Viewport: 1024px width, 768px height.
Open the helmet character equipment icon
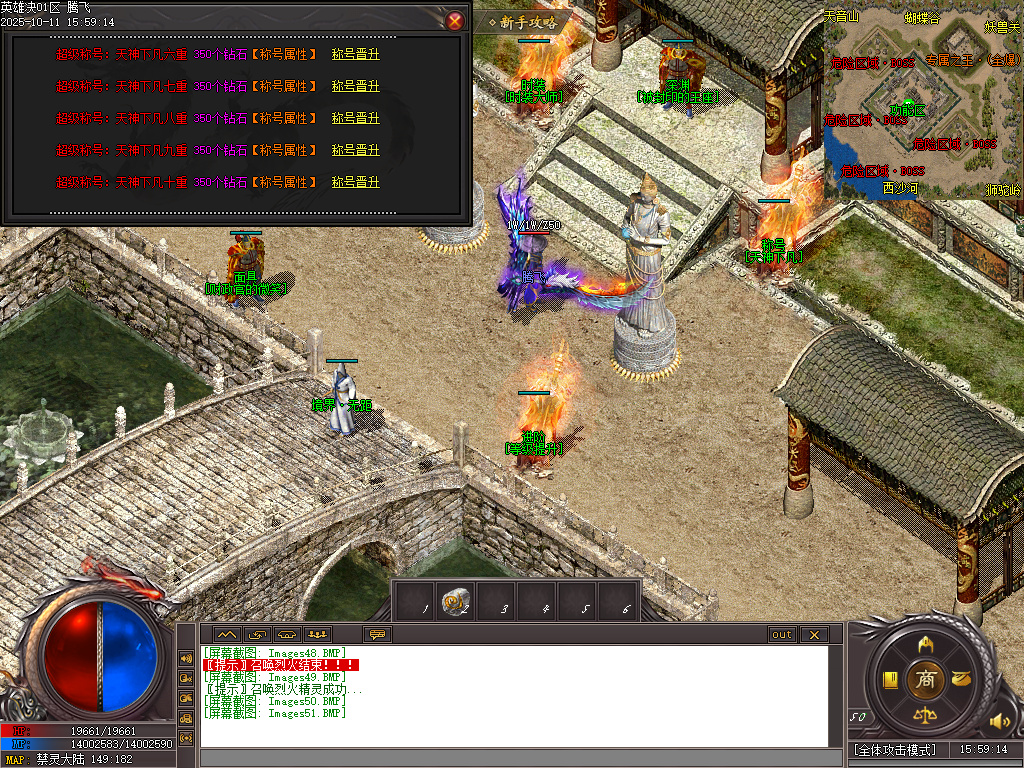(925, 643)
